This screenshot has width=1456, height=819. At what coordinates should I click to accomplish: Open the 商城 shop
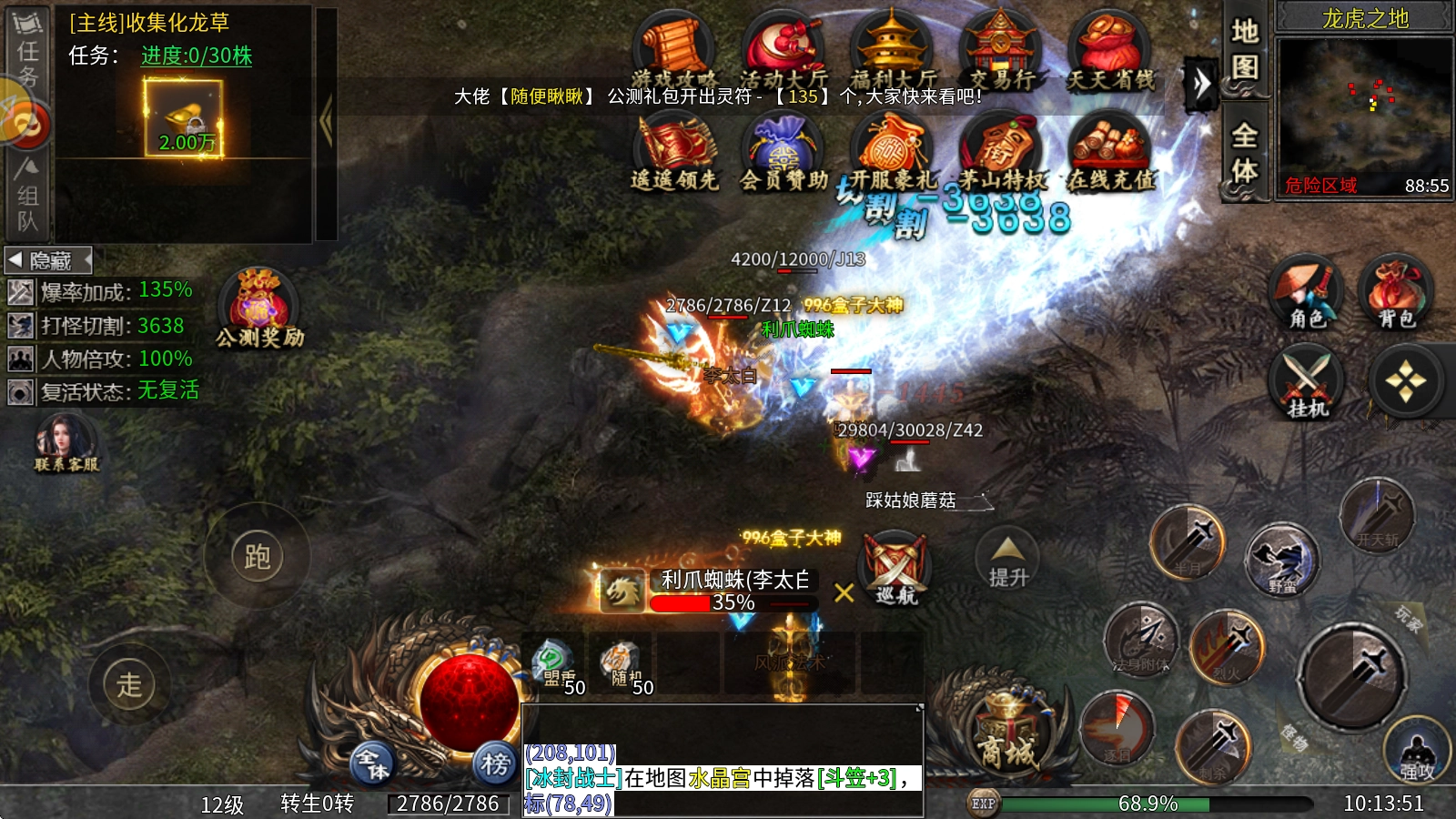click(x=1007, y=735)
